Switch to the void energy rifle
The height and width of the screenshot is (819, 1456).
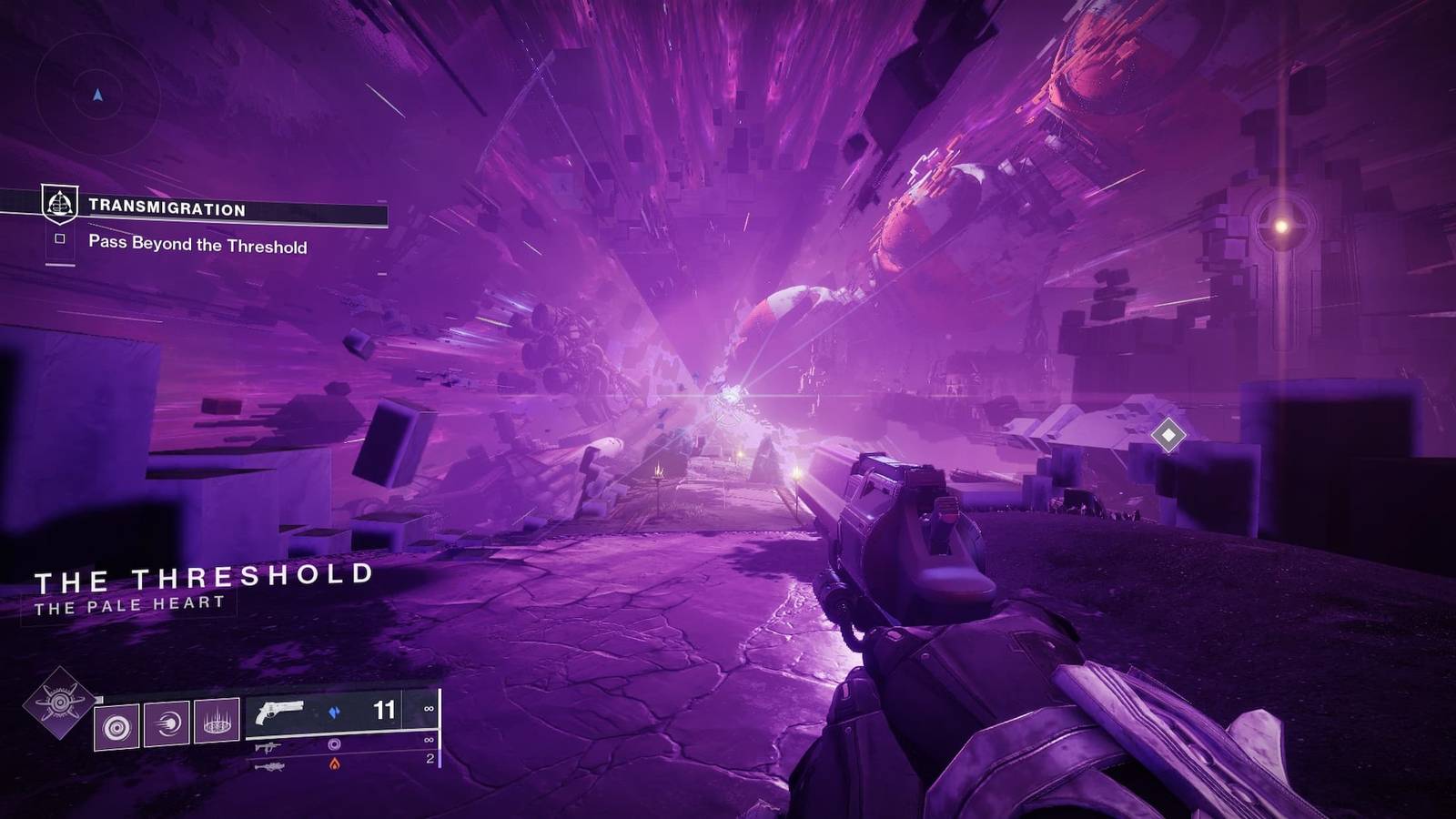(268, 747)
